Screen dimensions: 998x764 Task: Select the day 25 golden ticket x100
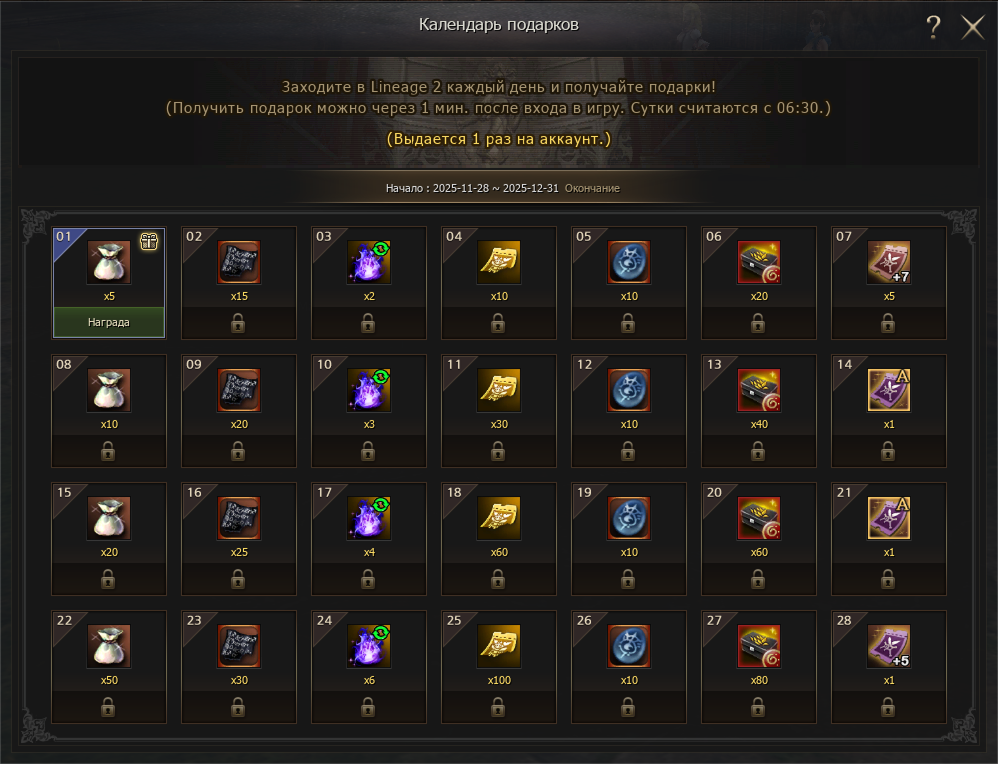[x=499, y=646]
